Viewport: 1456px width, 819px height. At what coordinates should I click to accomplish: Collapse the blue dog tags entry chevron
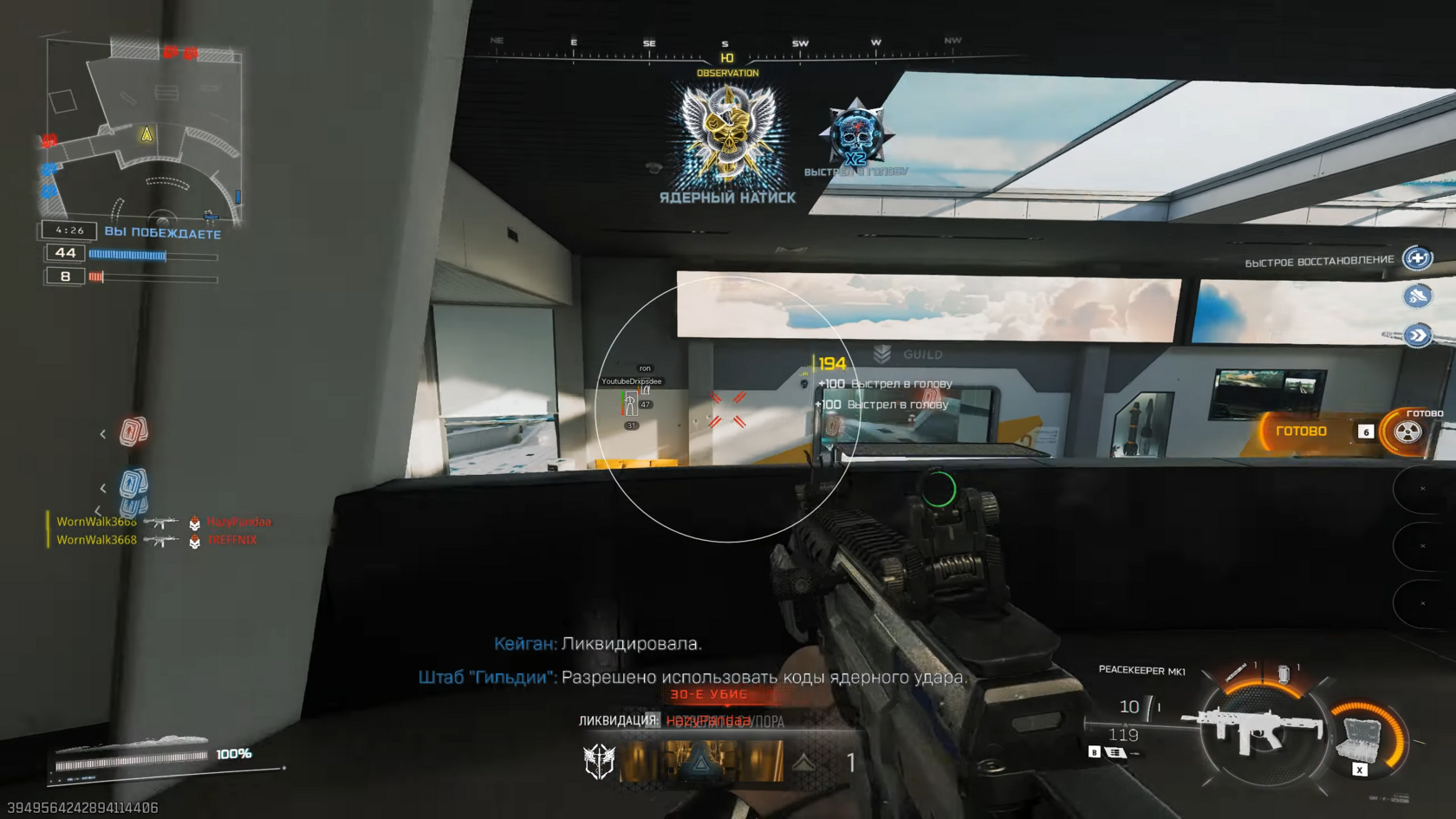[x=104, y=487]
